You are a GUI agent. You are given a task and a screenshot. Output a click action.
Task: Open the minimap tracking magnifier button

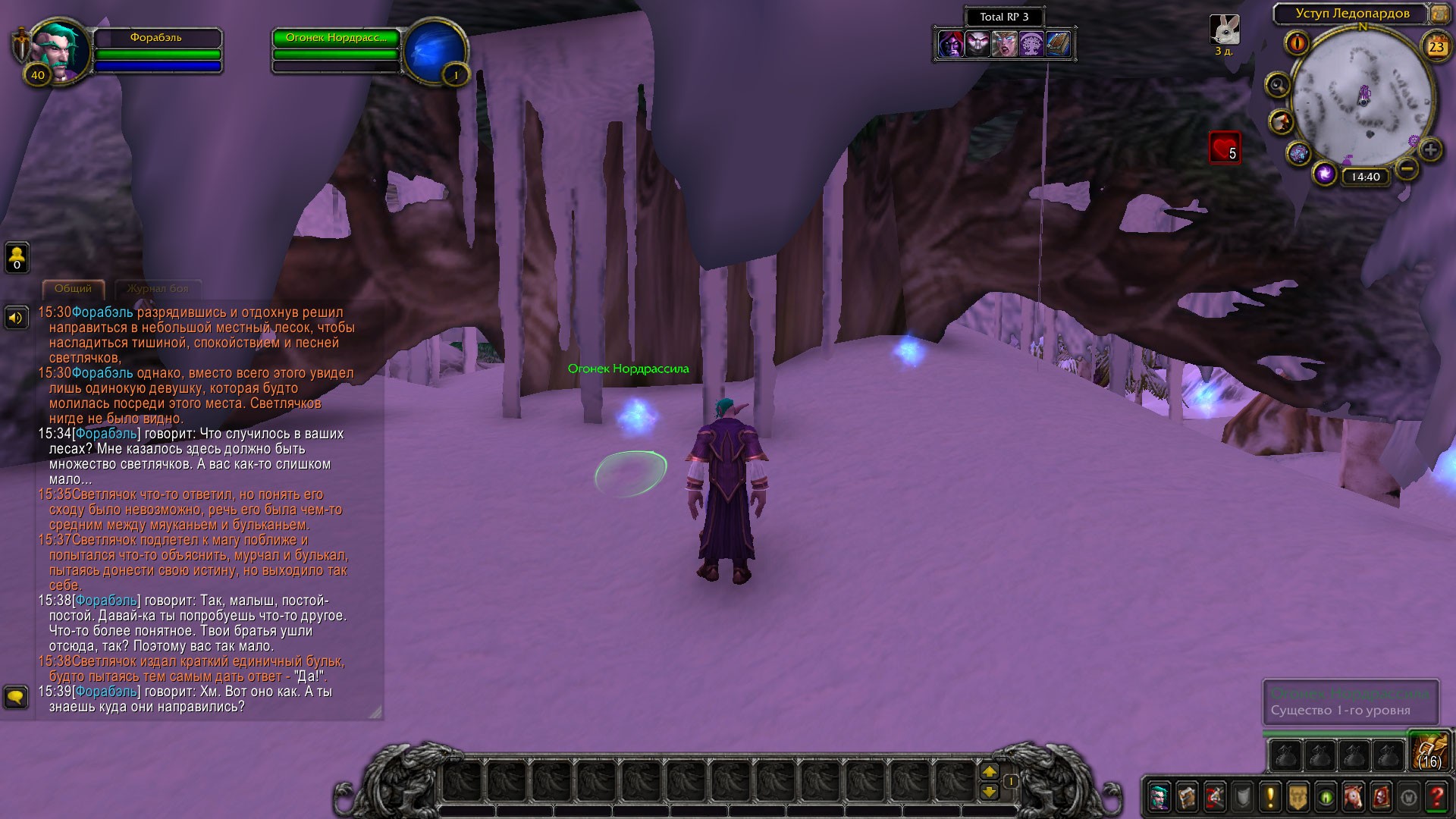pyautogui.click(x=1278, y=85)
